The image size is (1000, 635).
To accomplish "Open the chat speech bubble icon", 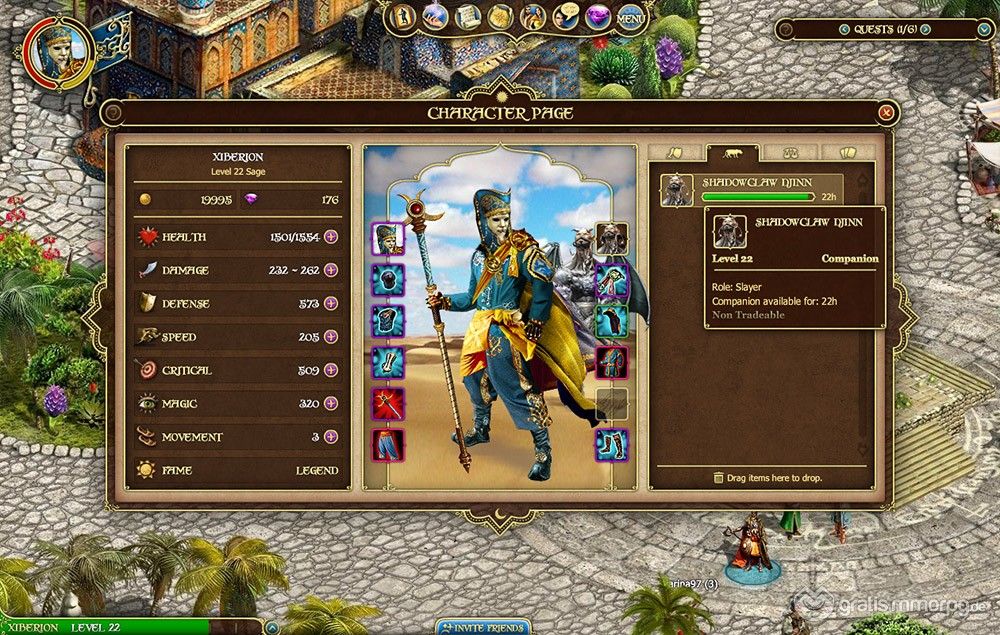I will pos(567,17).
